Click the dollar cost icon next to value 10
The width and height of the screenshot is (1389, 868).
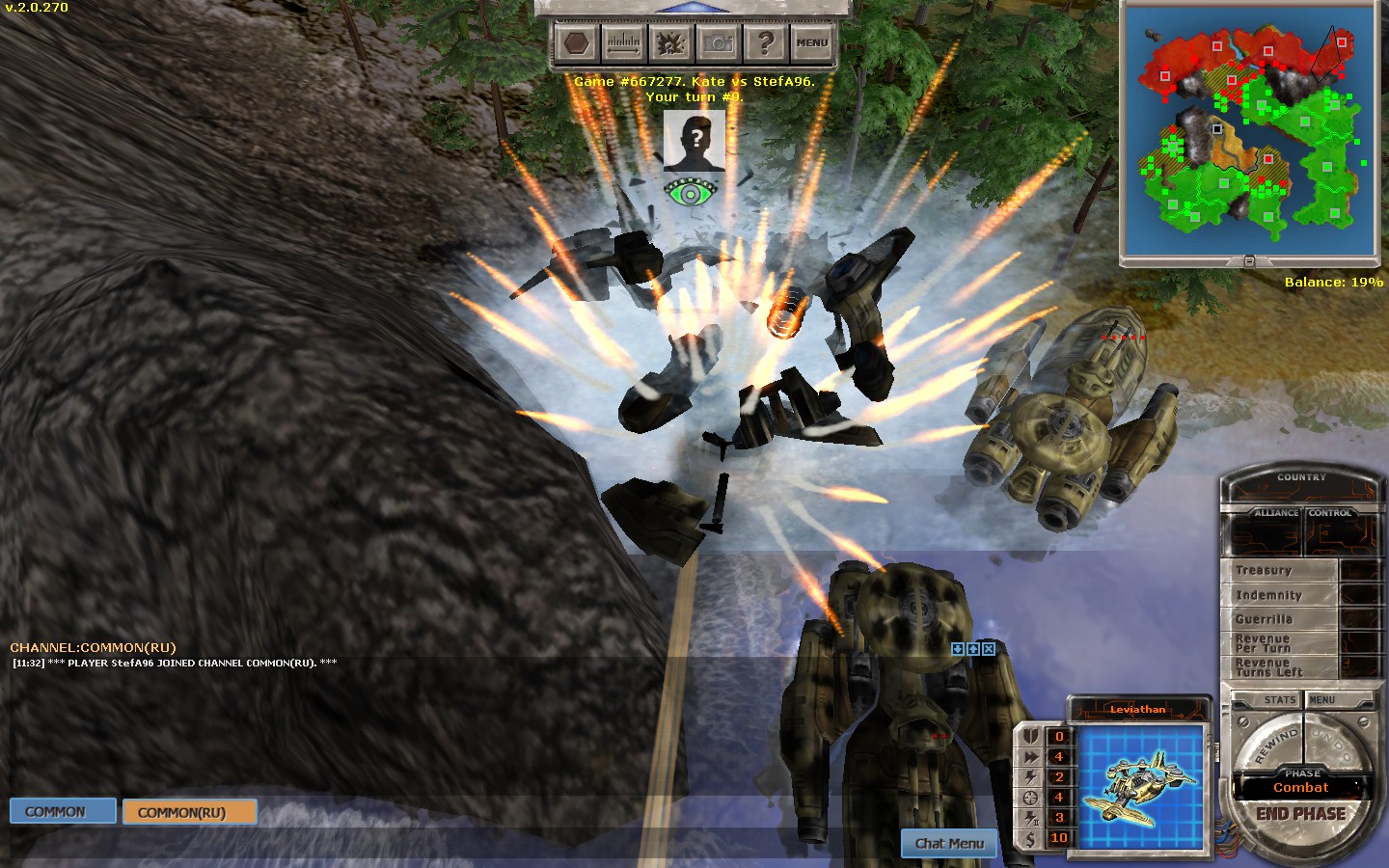(1028, 838)
